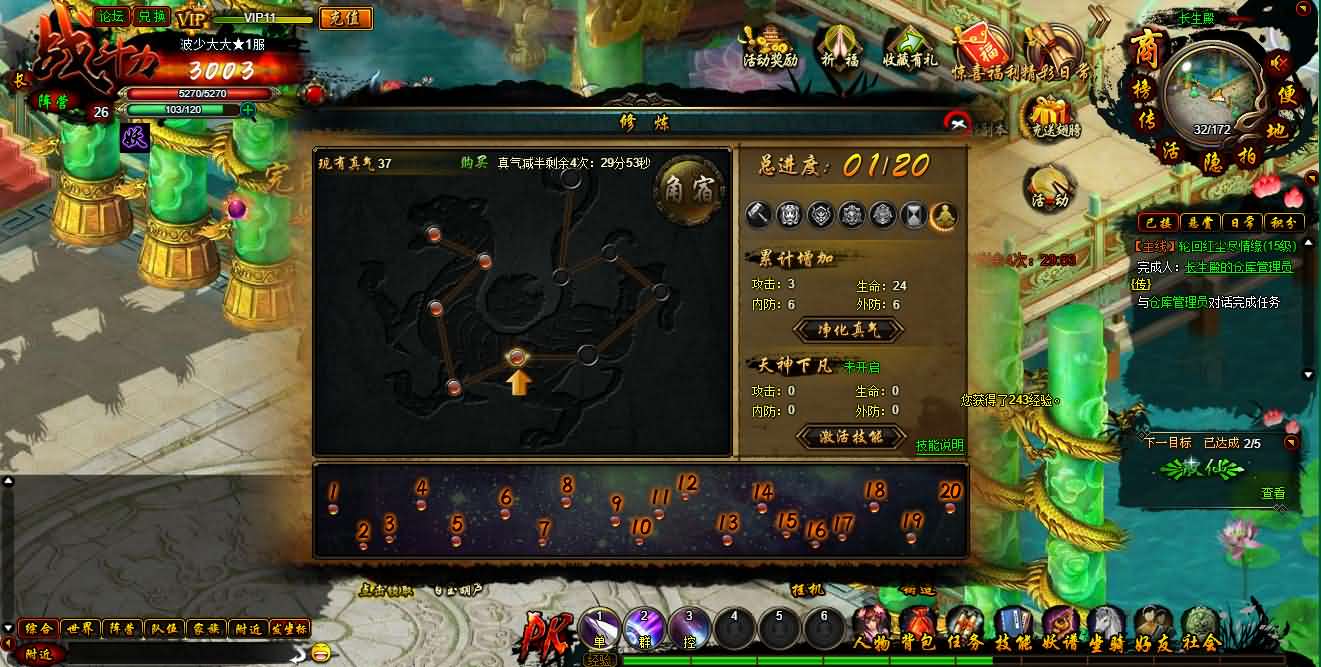Image resolution: width=1321 pixels, height=667 pixels.
Task: Click the 净化真气 button
Action: click(849, 329)
